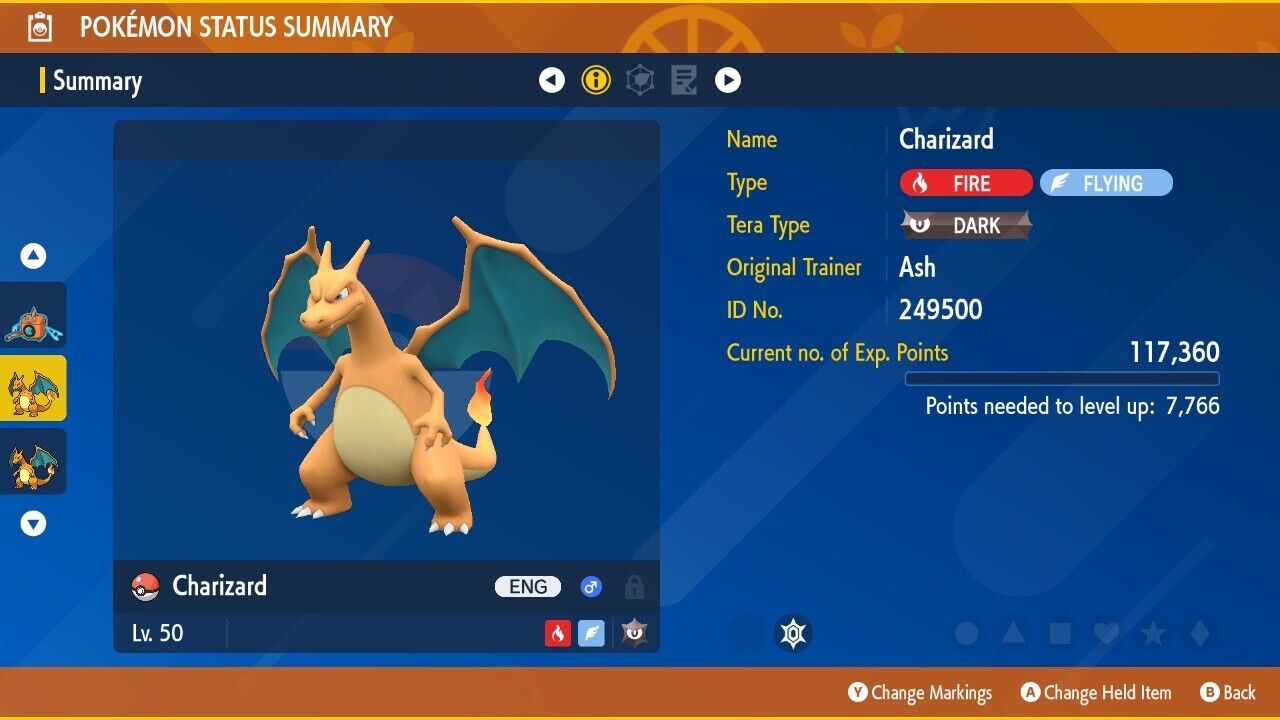Show the previous Pokémon with the up arrow
The image size is (1280, 720).
[x=34, y=256]
